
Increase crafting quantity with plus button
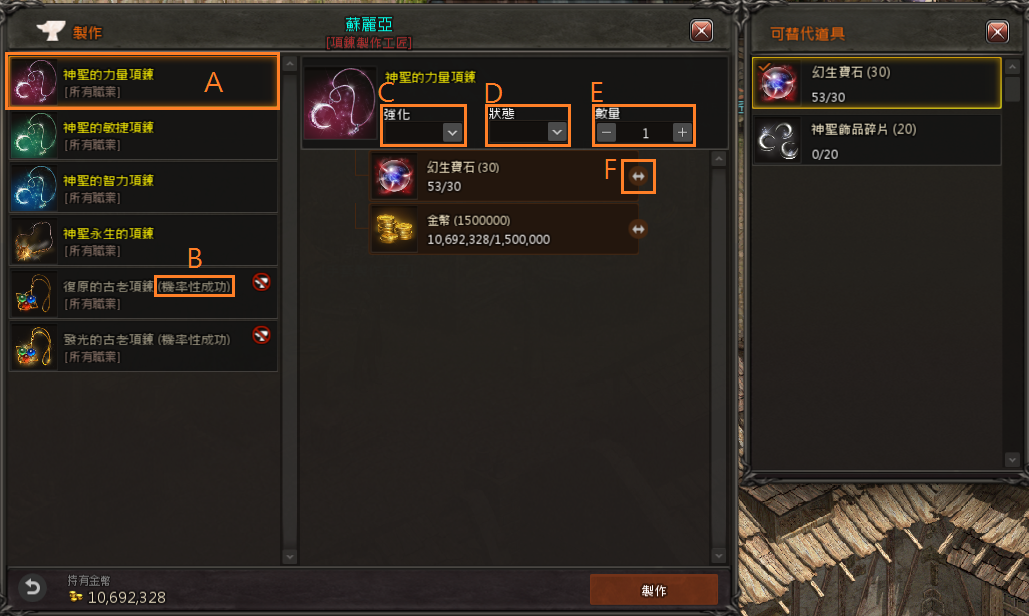682,132
